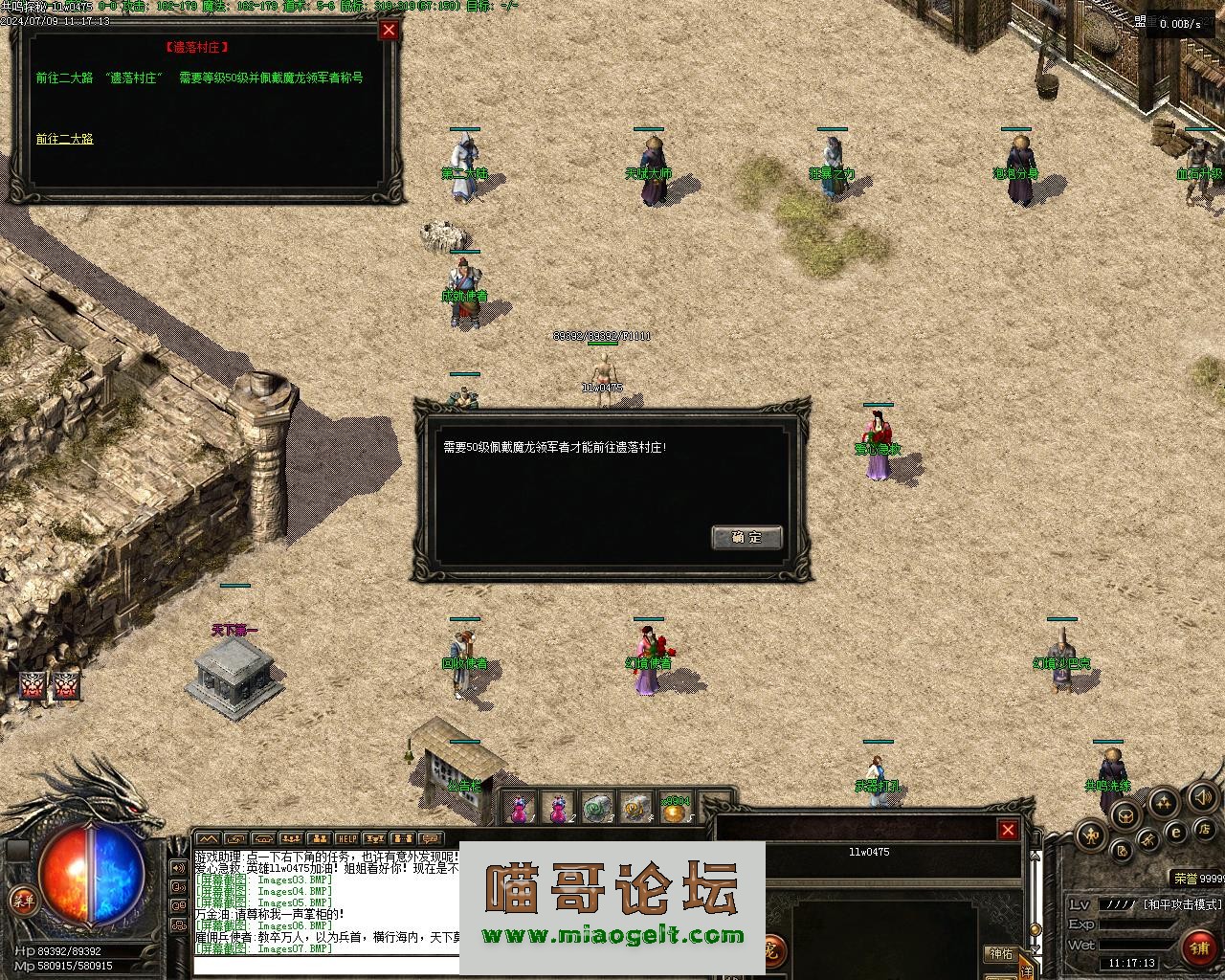Close the 11w0475 character panel
This screenshot has width=1225, height=980.
click(1008, 830)
